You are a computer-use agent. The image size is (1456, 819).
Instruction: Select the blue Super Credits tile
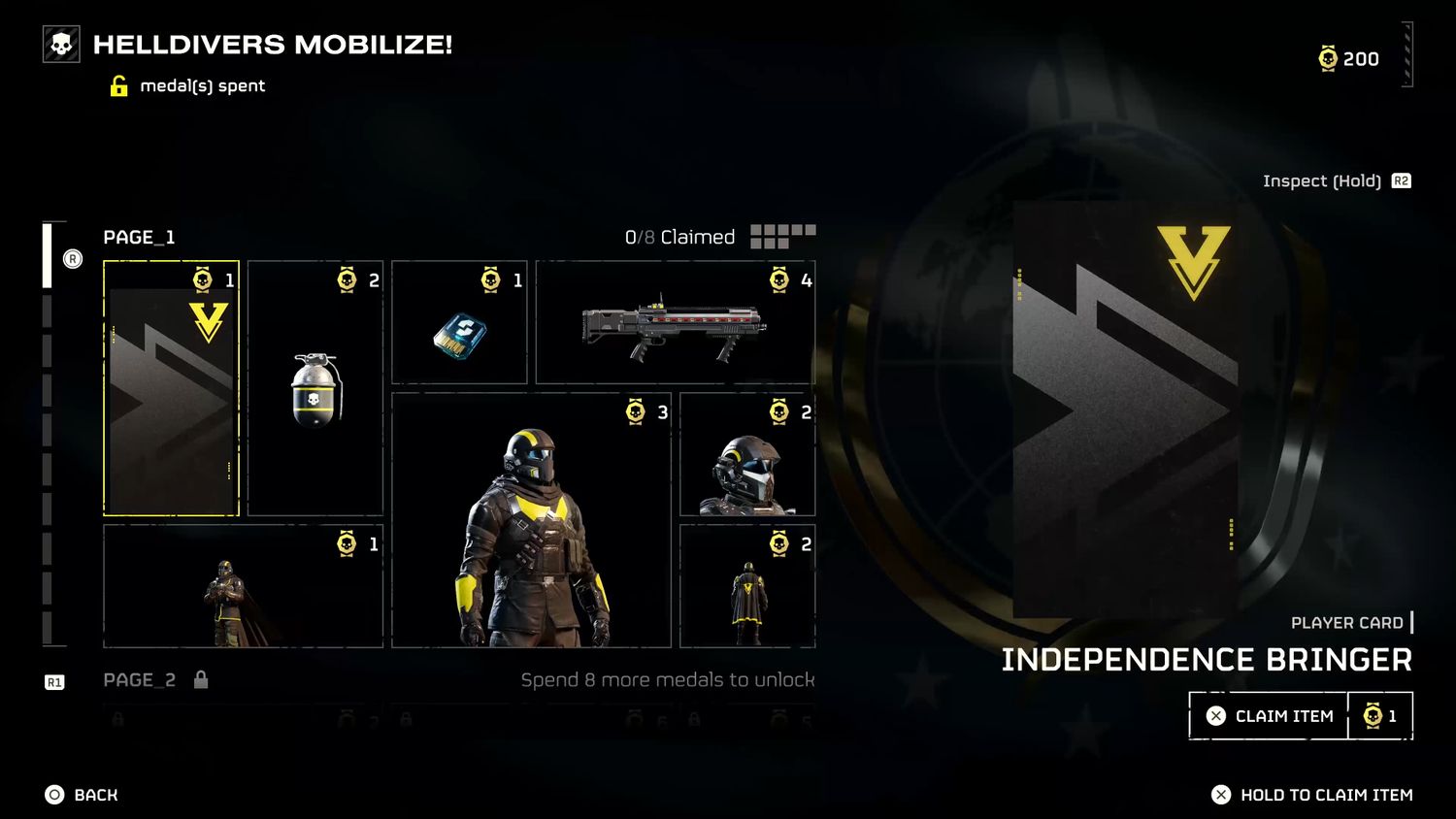click(459, 323)
